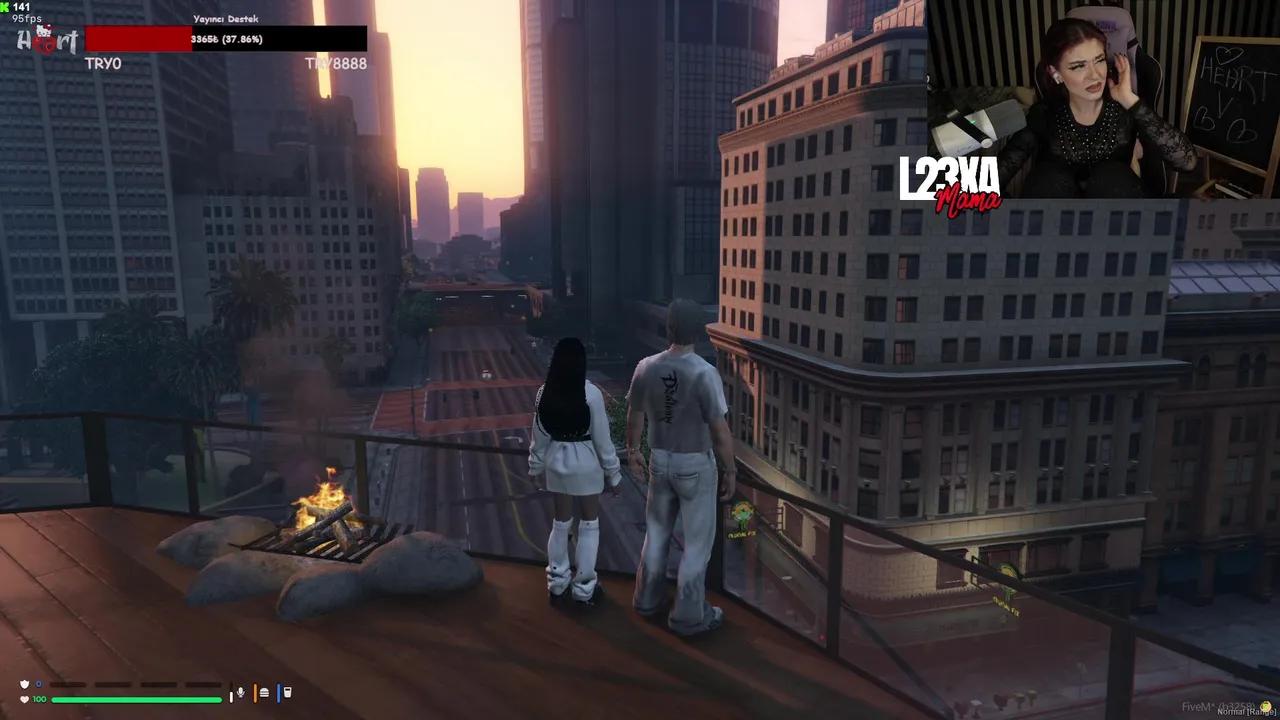
Task: Click the drink thirst status icon
Action: point(287,693)
